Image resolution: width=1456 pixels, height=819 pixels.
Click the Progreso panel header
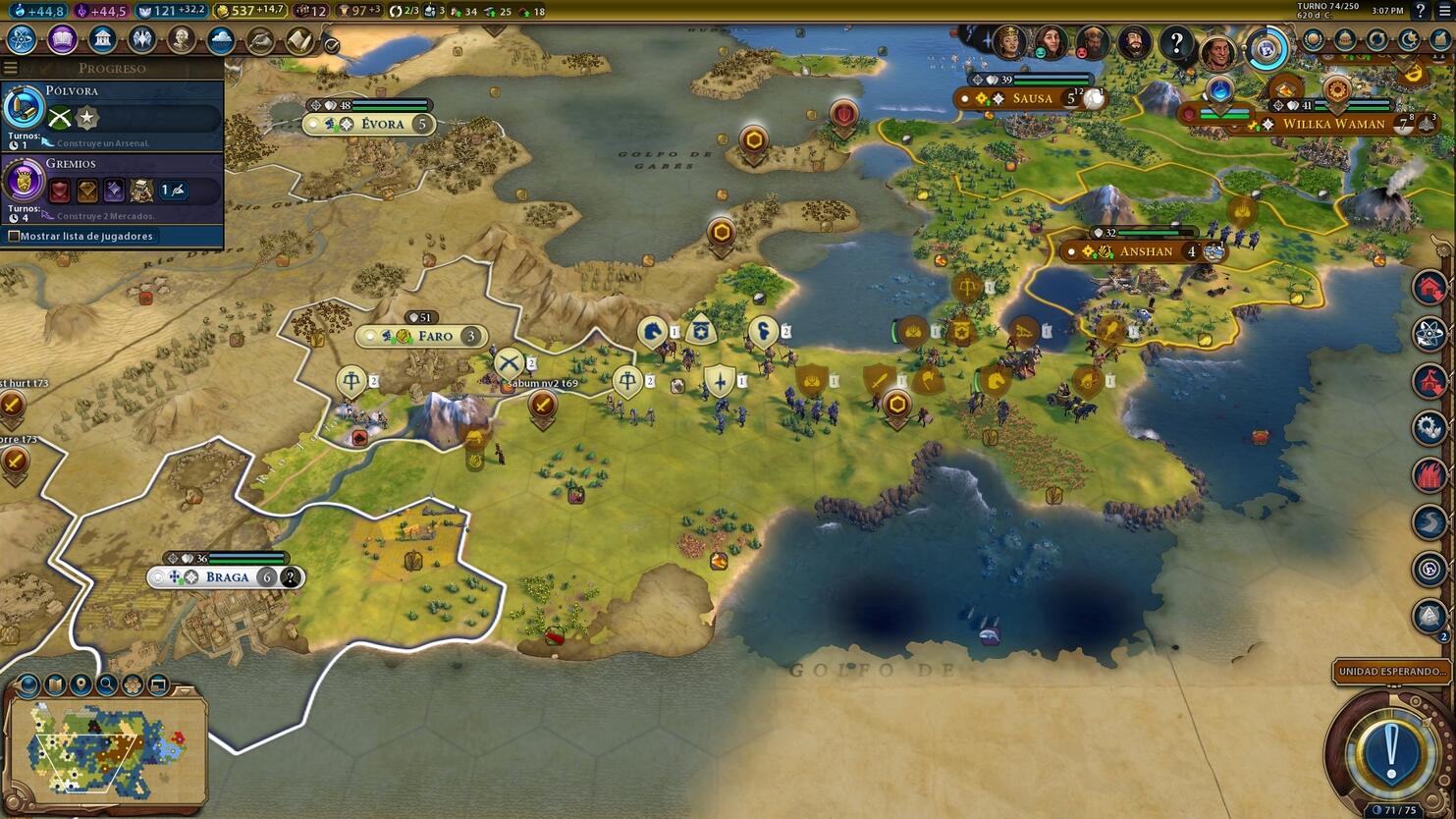(x=113, y=68)
